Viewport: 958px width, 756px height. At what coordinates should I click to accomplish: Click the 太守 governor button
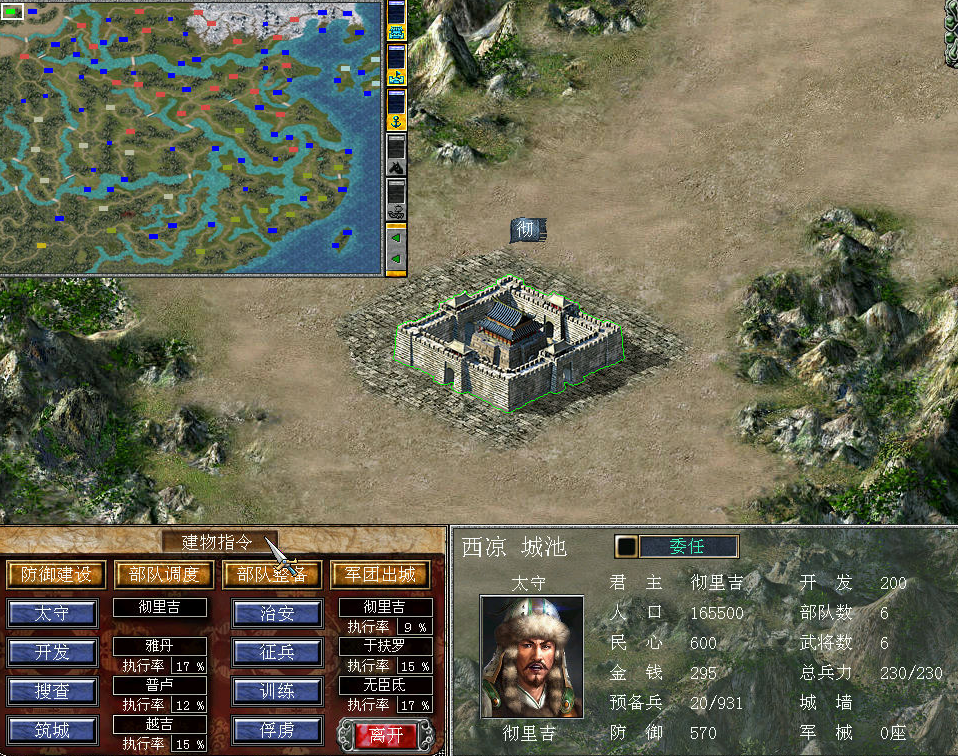(x=53, y=613)
